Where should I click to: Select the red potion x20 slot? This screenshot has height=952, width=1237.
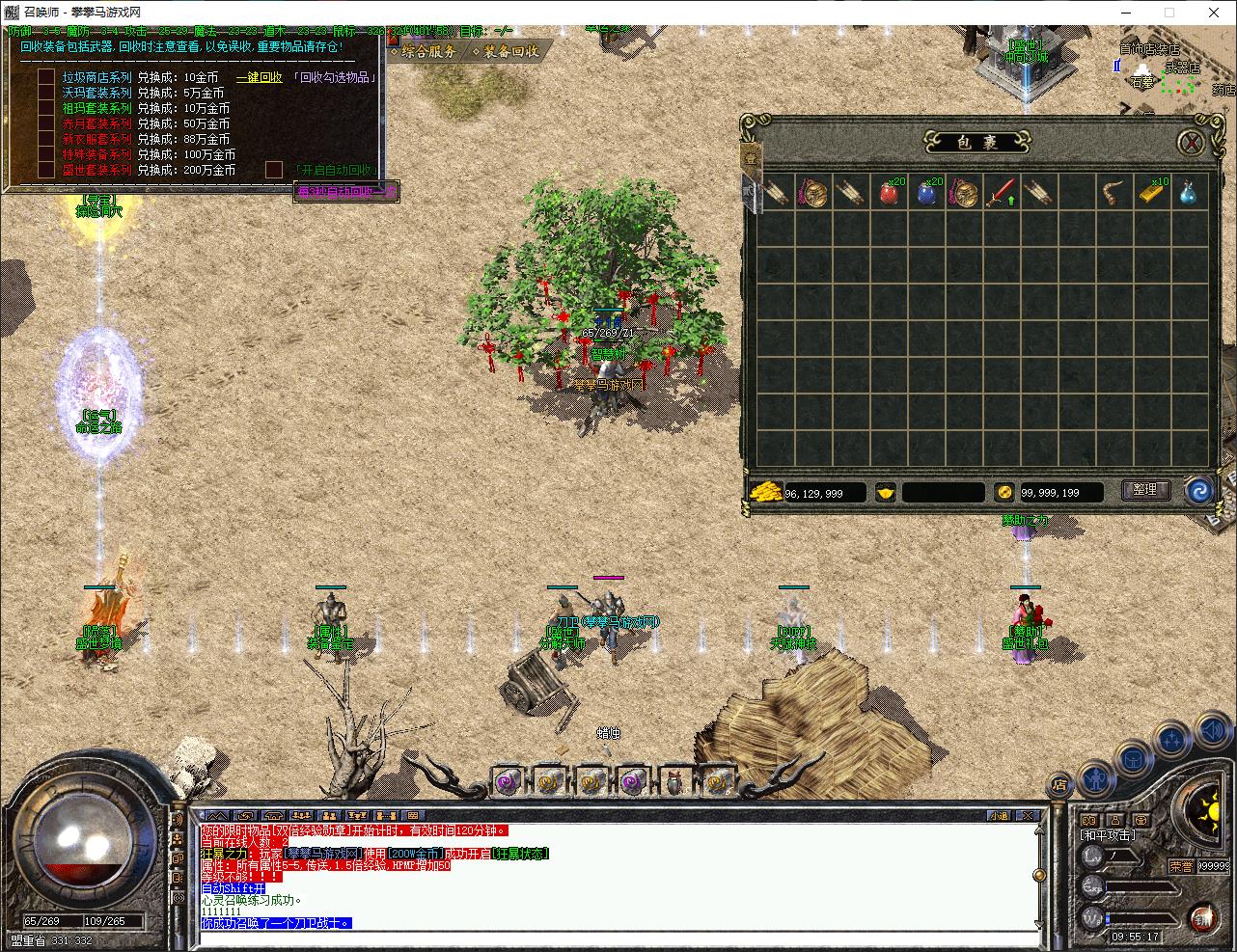(x=890, y=192)
